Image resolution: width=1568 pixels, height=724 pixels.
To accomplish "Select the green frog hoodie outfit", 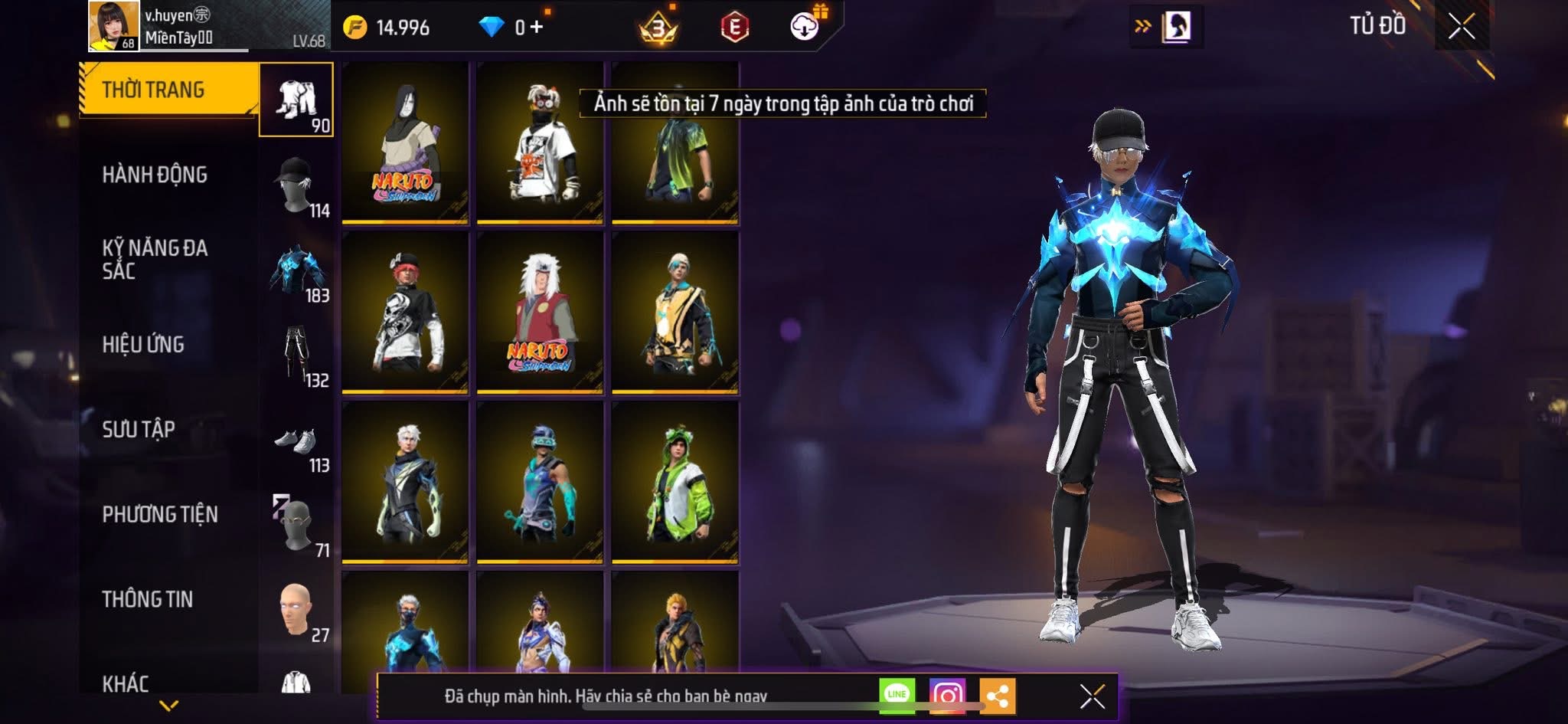I will click(x=675, y=483).
